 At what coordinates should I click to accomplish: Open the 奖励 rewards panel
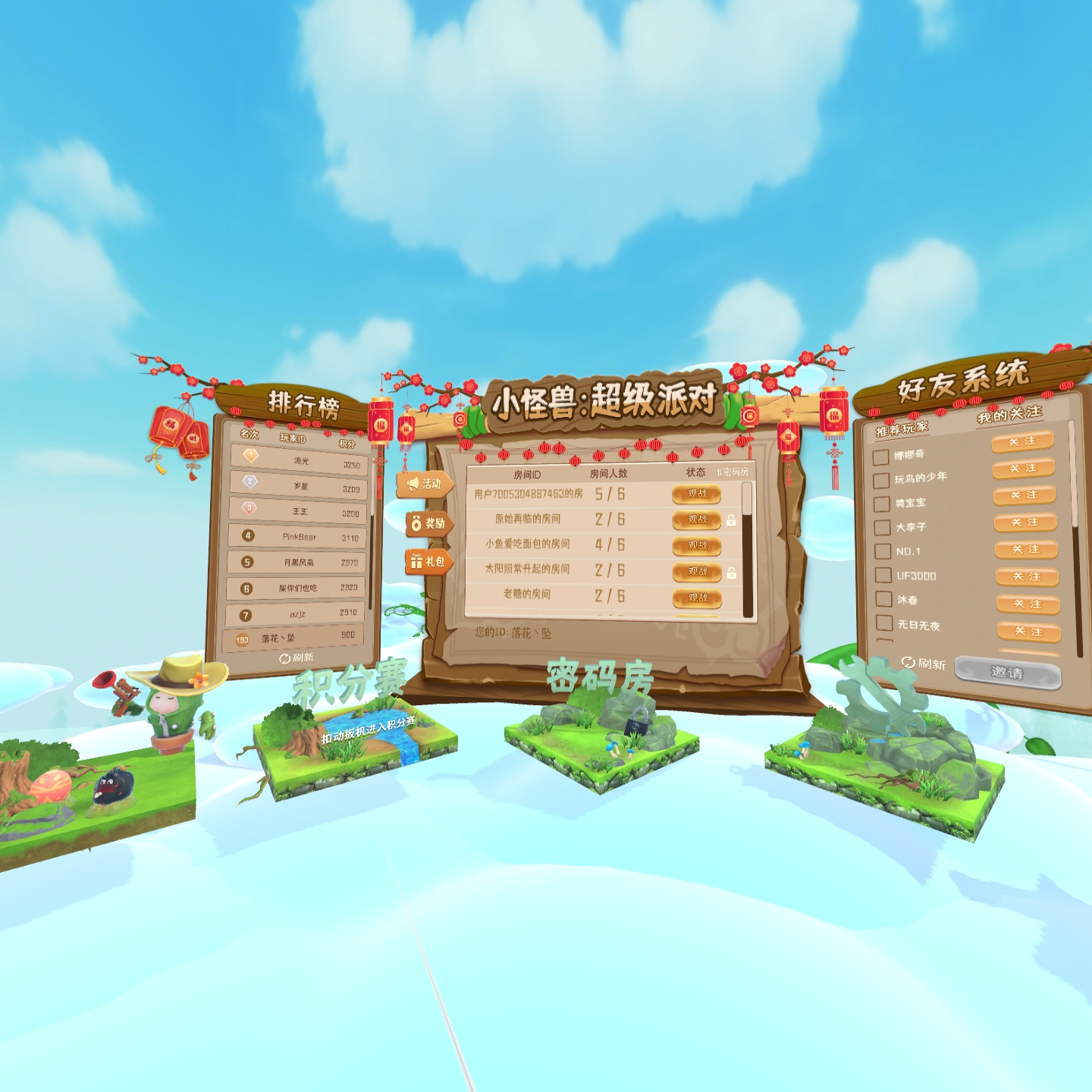click(428, 523)
